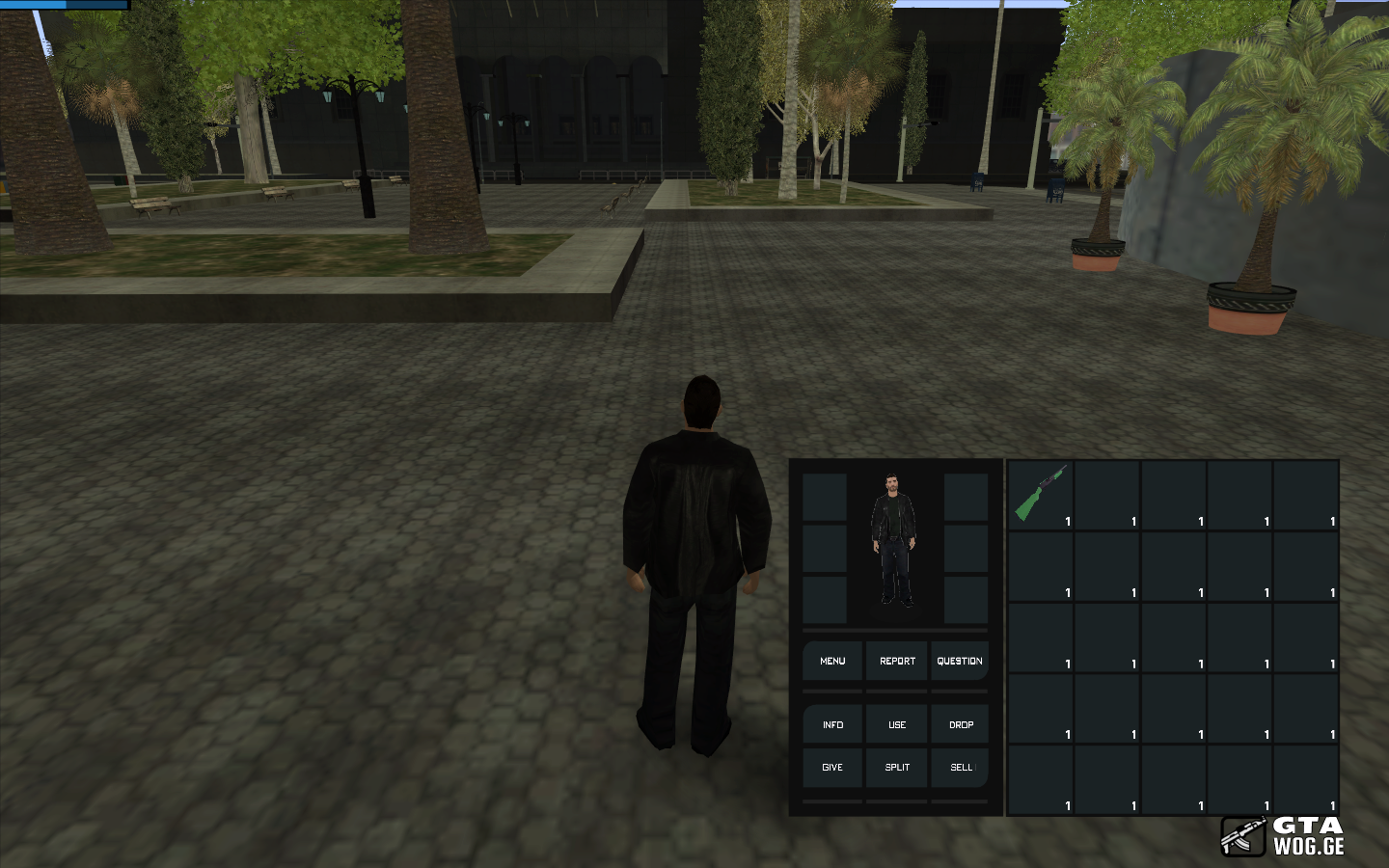Show item INFO
The image size is (1389, 868).
tap(832, 725)
